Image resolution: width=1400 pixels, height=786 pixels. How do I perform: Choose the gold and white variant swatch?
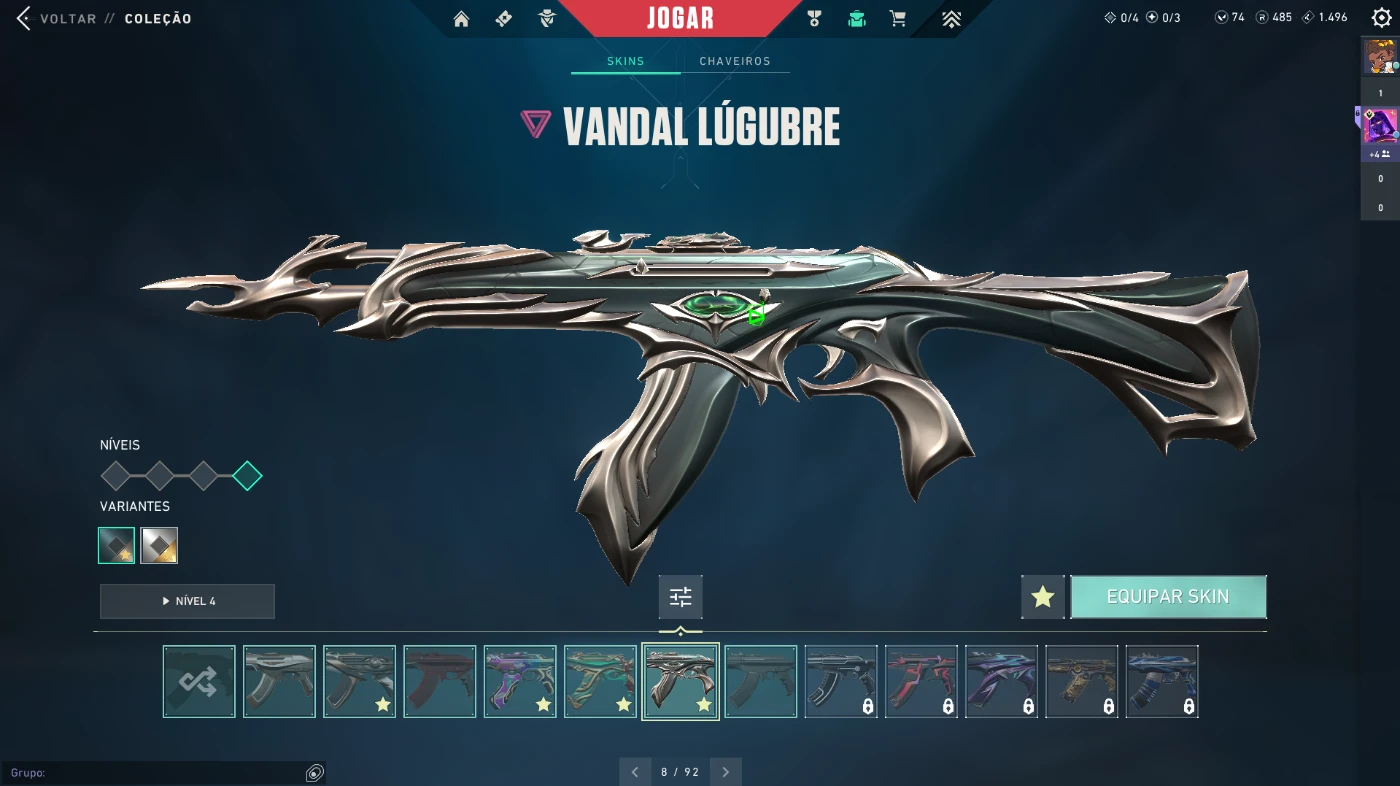click(x=159, y=545)
